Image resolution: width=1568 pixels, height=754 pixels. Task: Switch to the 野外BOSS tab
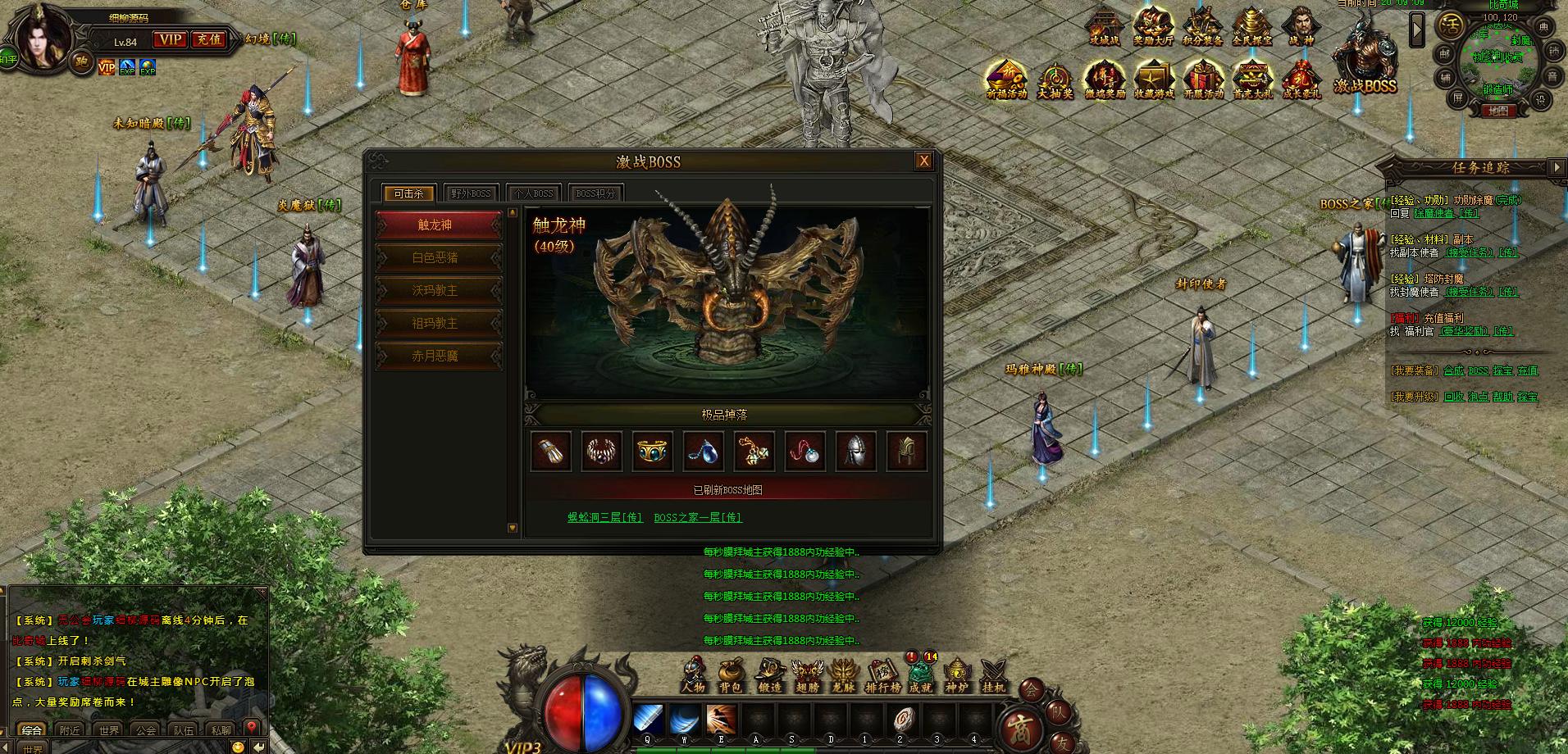coord(471,194)
